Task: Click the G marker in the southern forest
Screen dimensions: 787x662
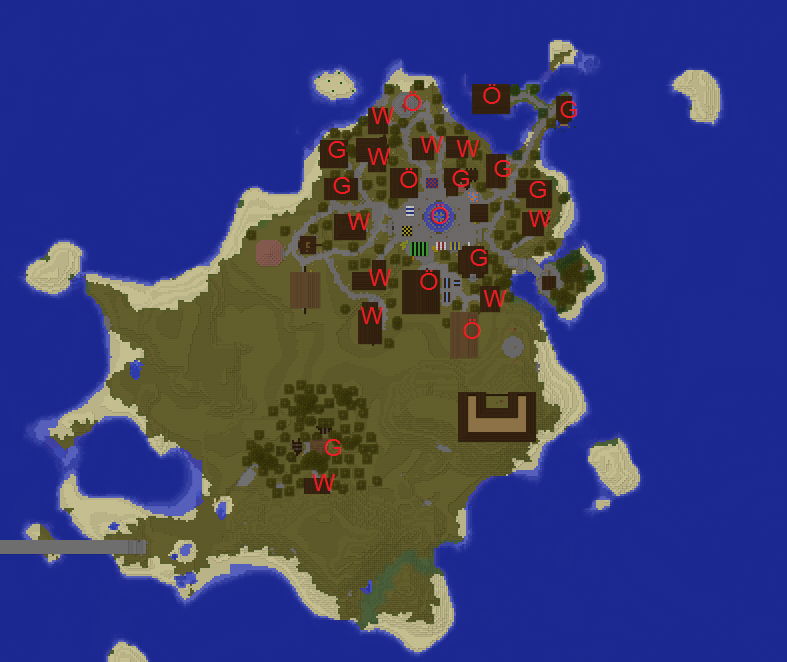Action: [333, 448]
